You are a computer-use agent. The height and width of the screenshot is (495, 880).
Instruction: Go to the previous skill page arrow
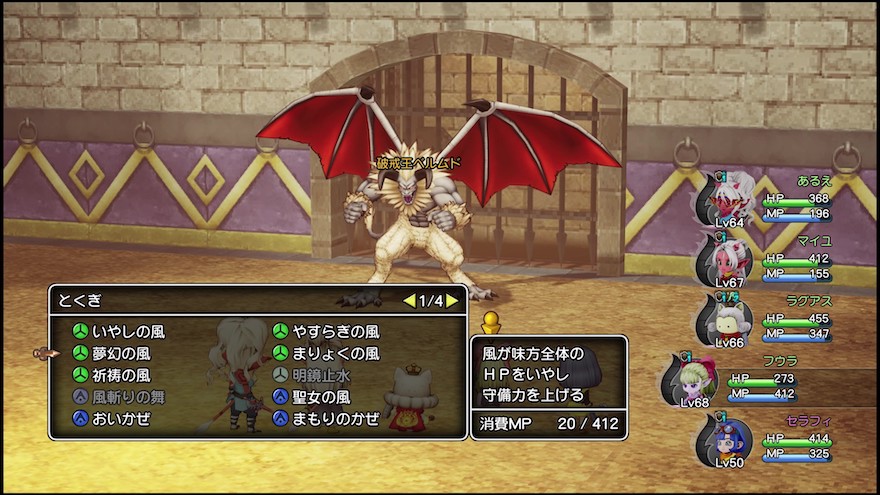click(x=408, y=300)
